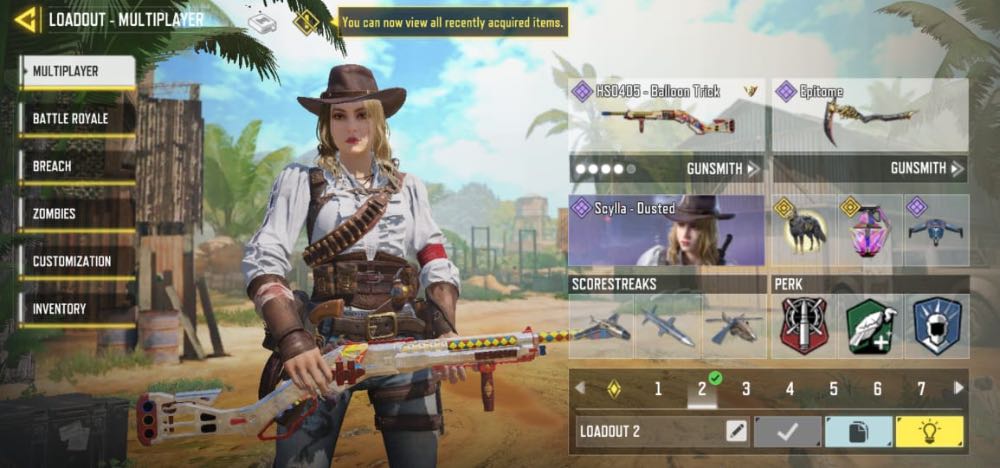This screenshot has width=1000, height=468.
Task: Open the wolf companion slot
Action: coord(803,230)
